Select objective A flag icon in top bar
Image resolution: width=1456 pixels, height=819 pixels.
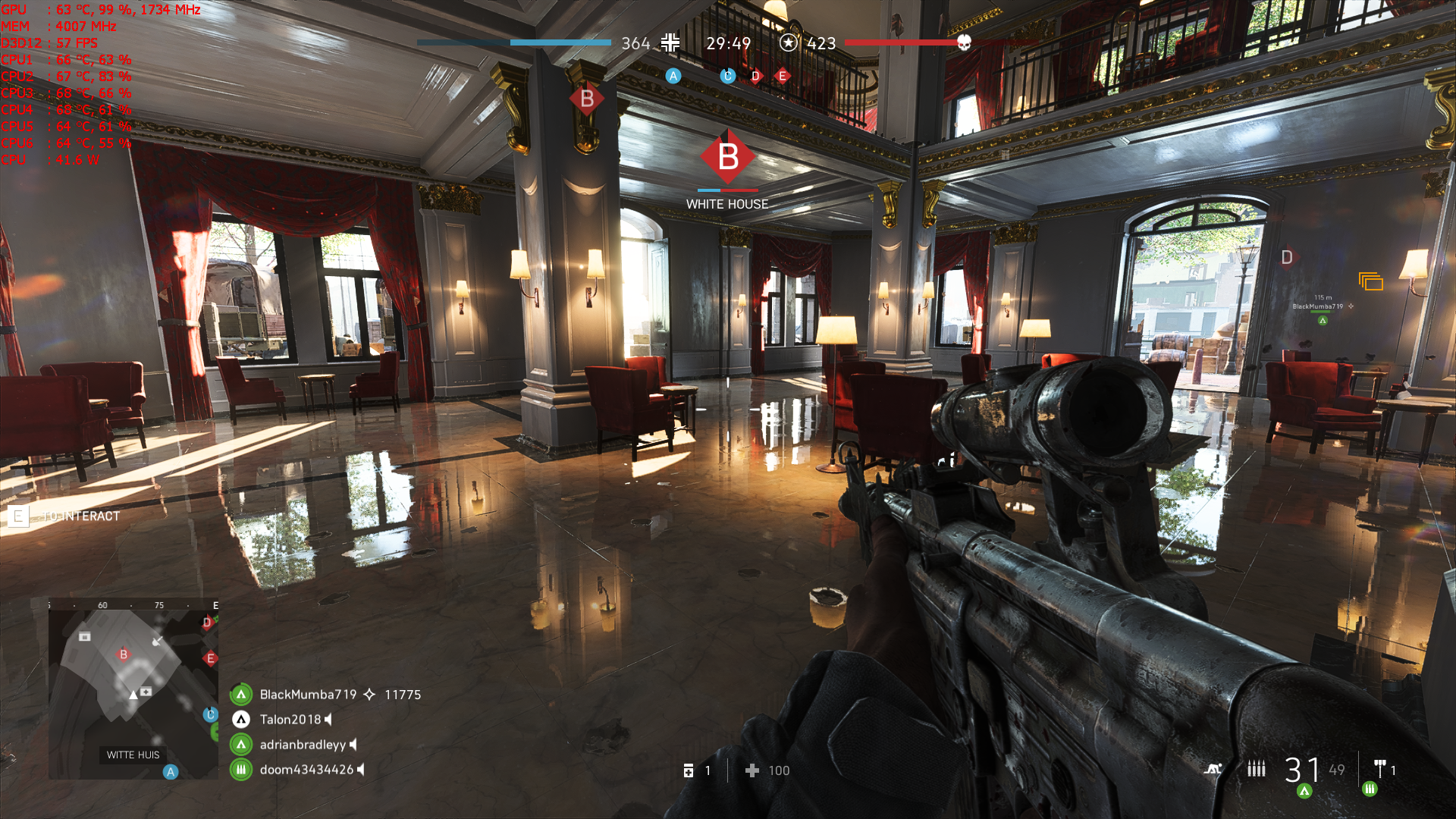(x=673, y=76)
